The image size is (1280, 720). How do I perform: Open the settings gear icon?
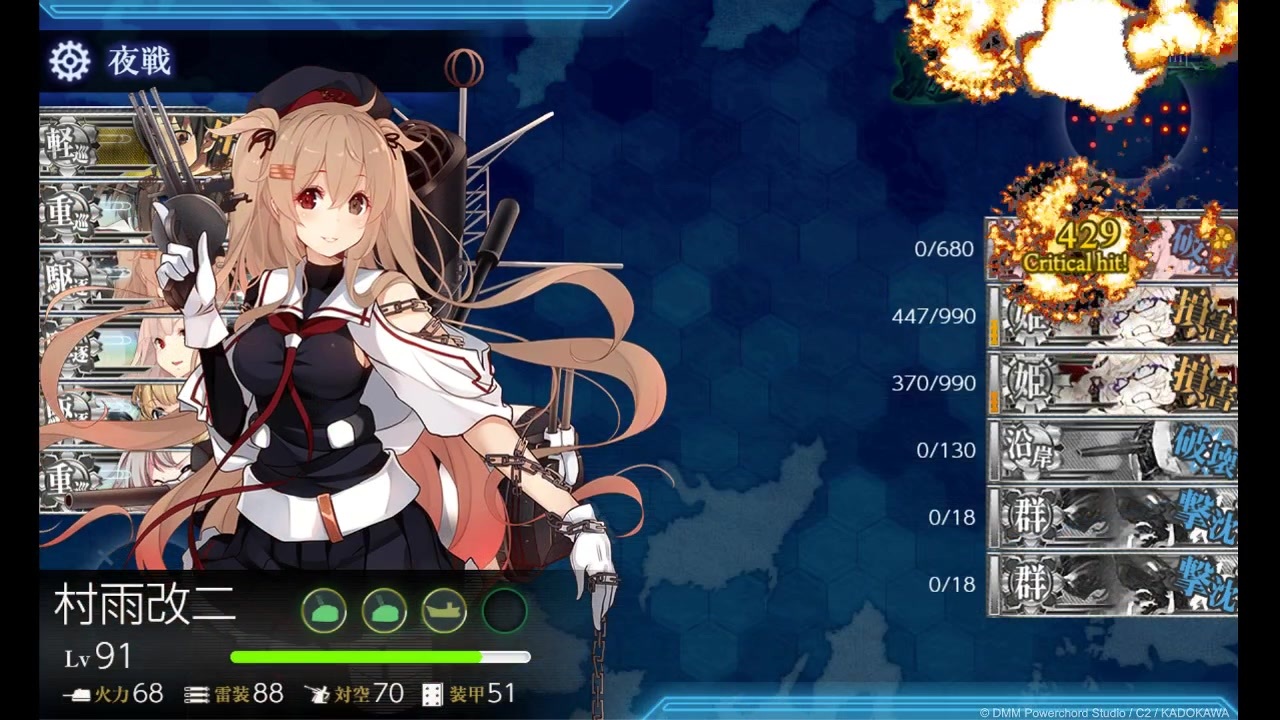(x=68, y=60)
